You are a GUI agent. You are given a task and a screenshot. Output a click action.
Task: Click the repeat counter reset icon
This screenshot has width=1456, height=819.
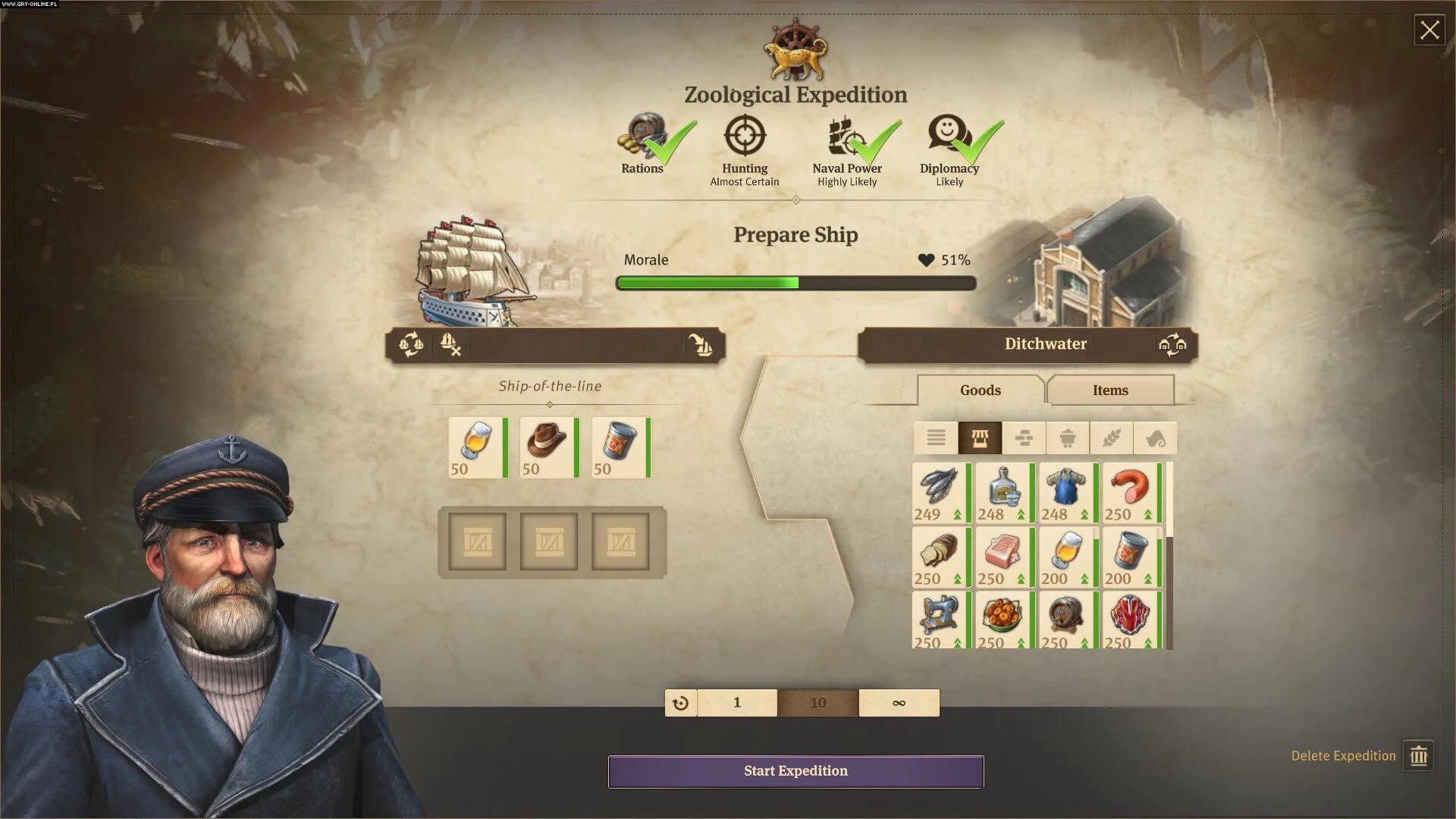coord(680,702)
